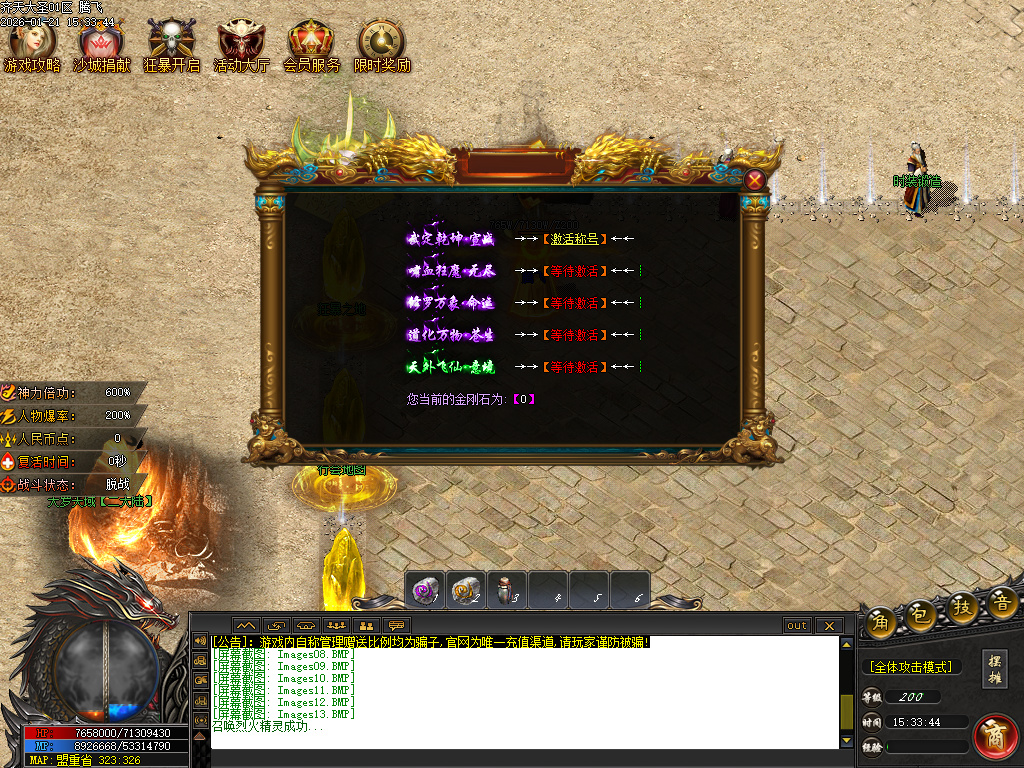Select the 狂暴开启 skull icon
1024x768 pixels.
coord(170,41)
